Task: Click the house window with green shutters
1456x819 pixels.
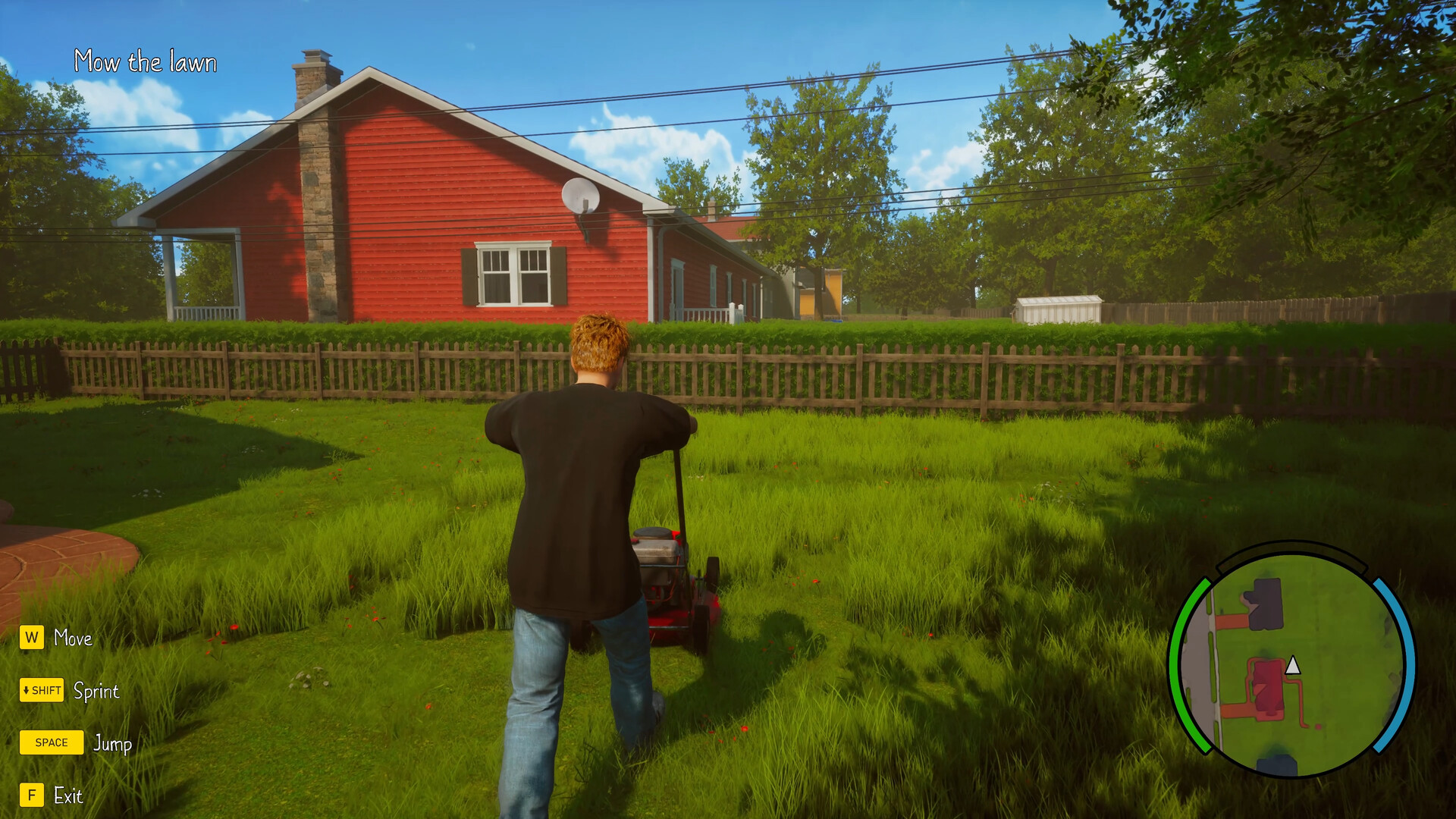Action: (513, 273)
